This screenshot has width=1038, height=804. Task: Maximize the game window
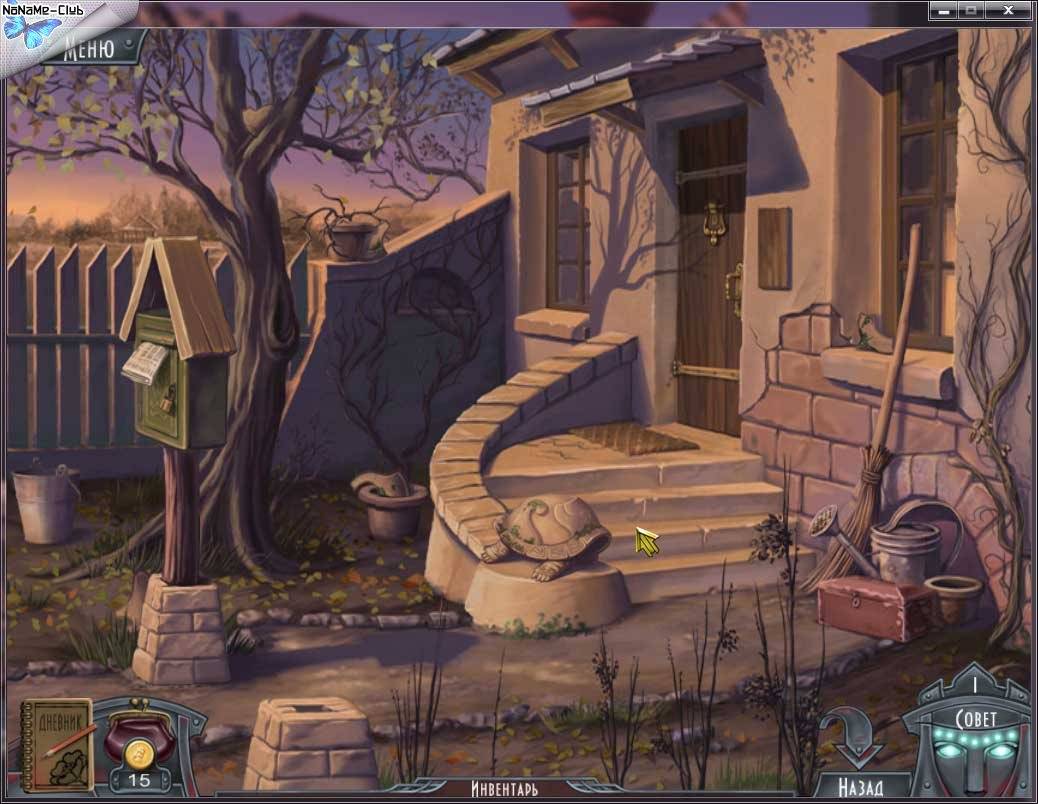tap(970, 10)
